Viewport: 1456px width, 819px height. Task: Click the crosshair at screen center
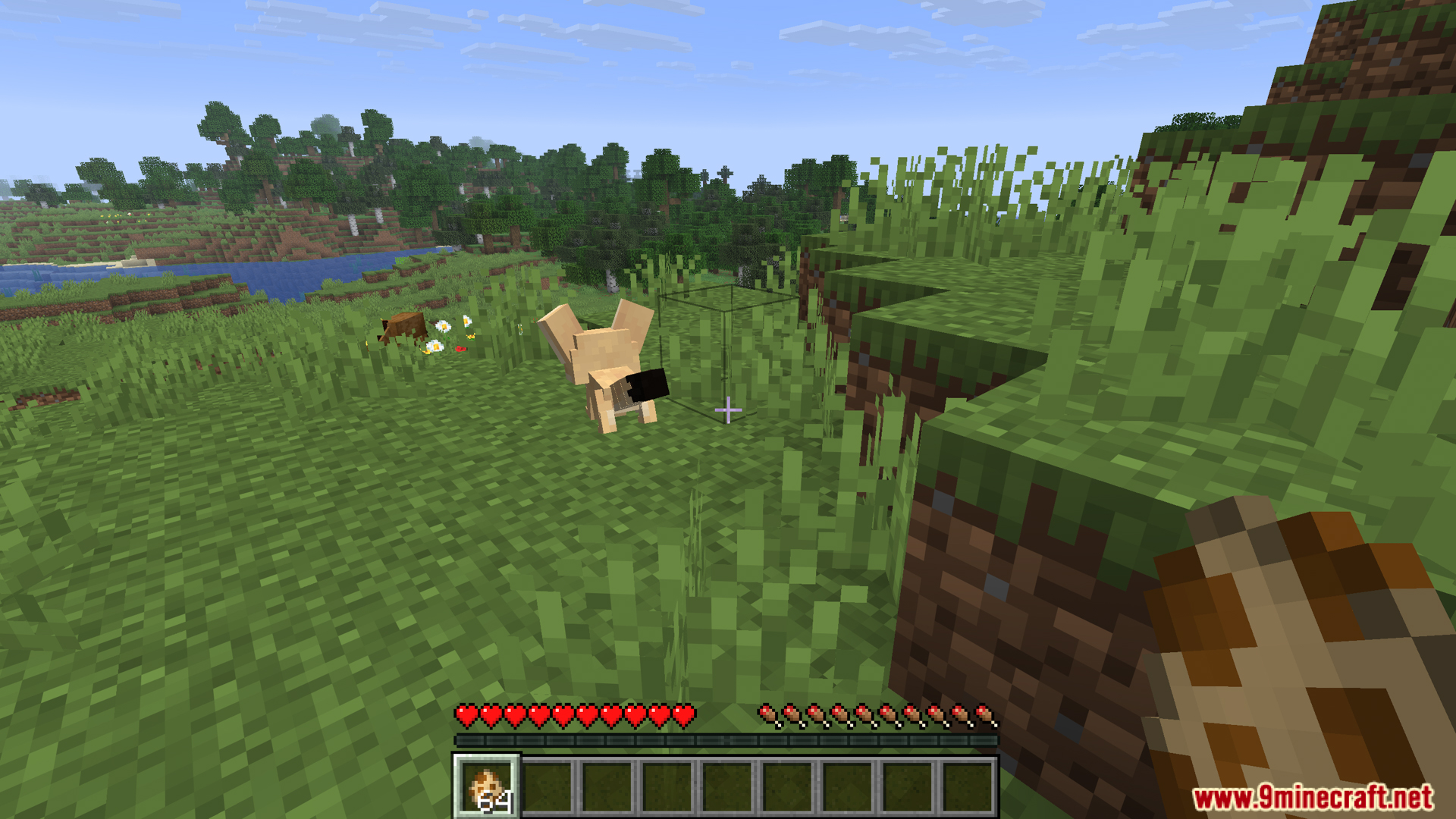pos(728,409)
